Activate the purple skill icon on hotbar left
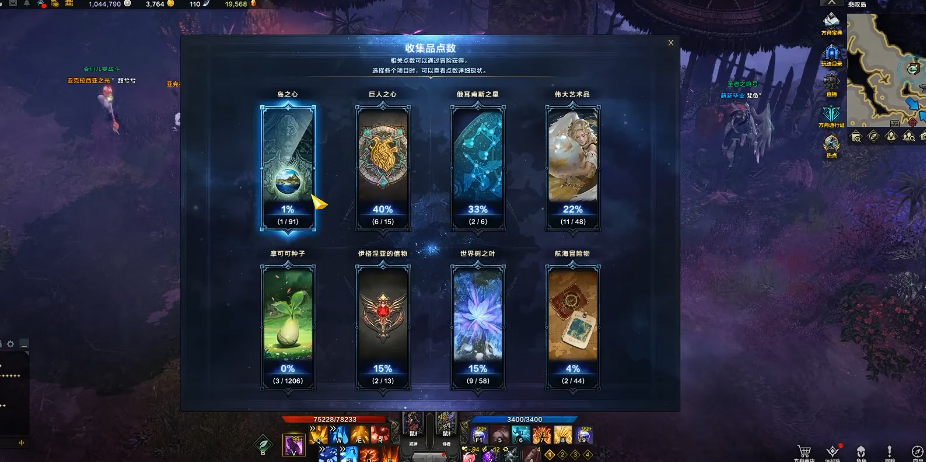 293,446
